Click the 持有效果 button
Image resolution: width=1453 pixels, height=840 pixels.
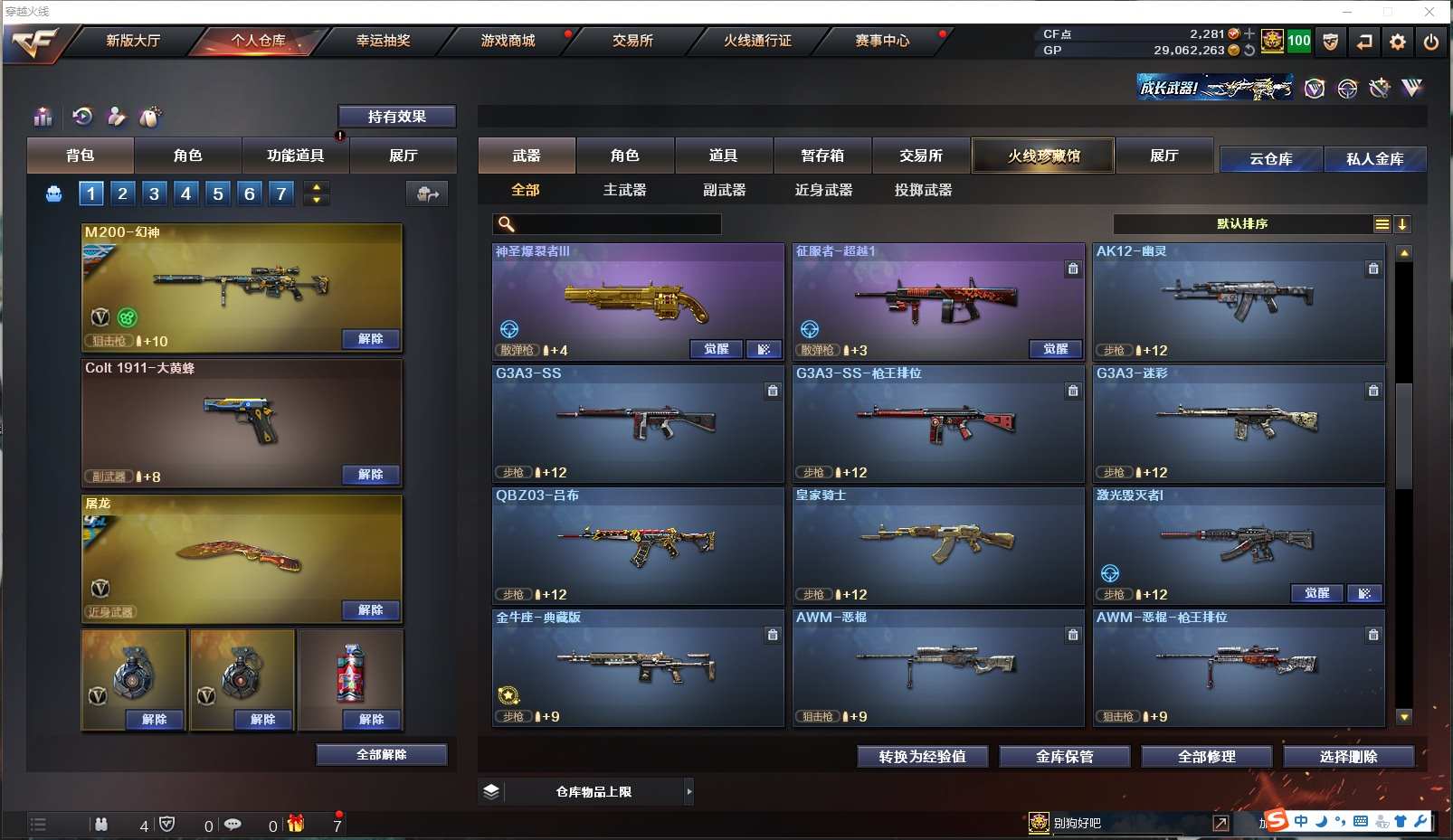point(396,117)
